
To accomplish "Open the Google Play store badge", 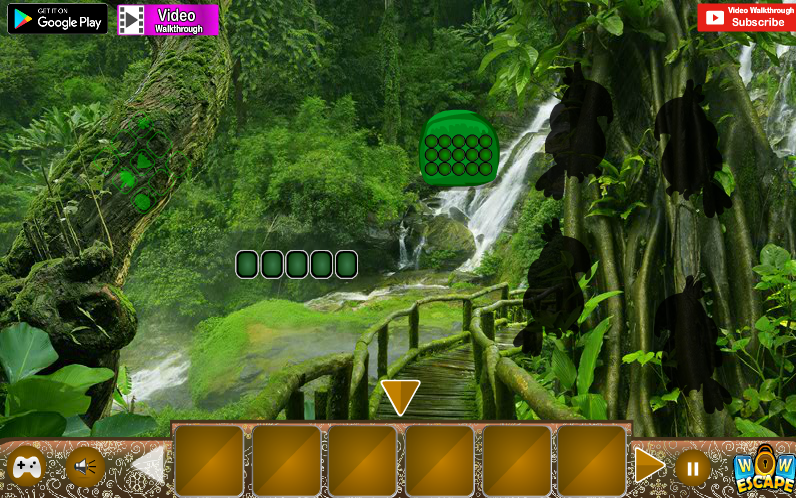I will point(58,18).
